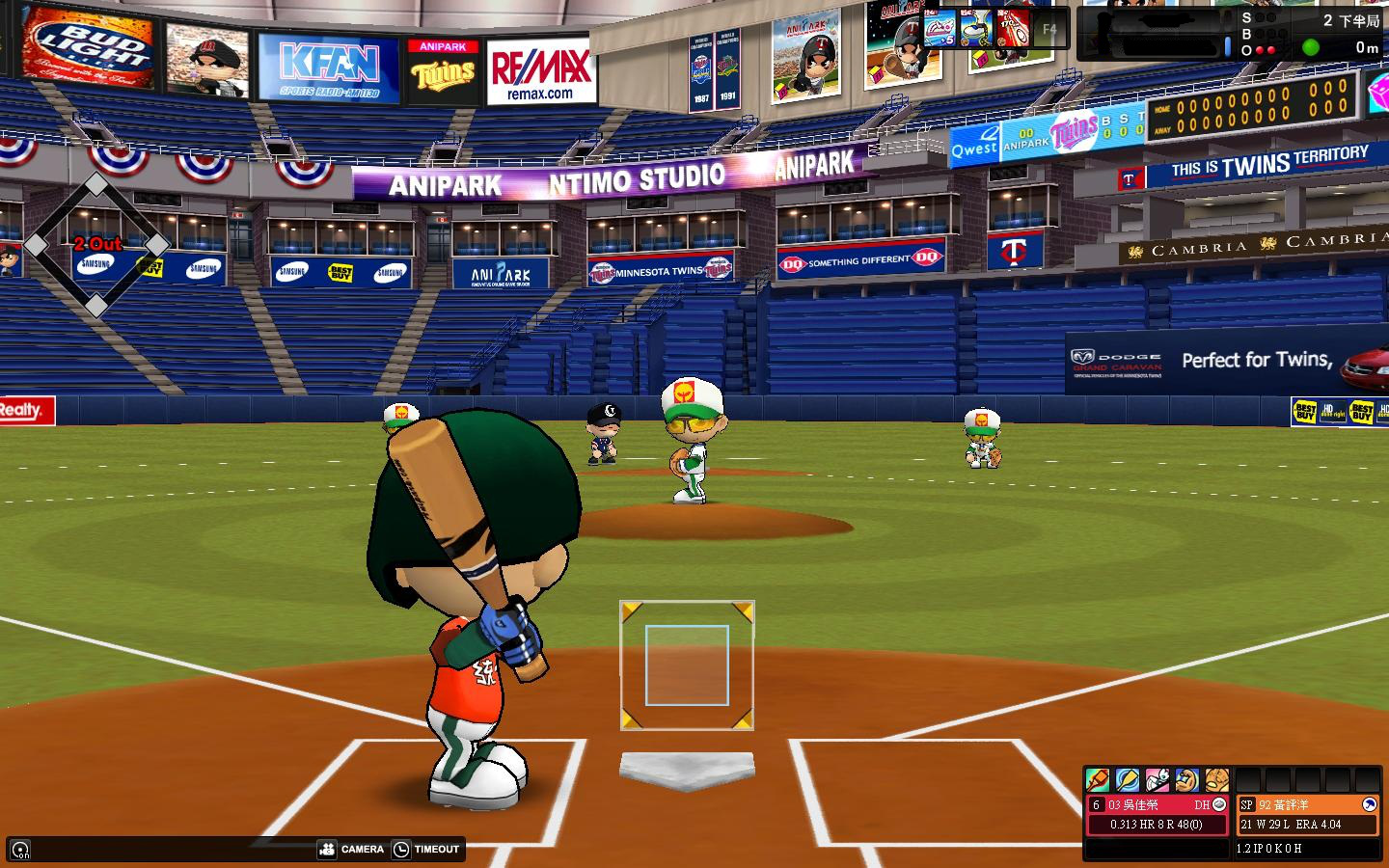Click the base diamond runner indicator
Viewport: 1389px width, 868px height.
pyautogui.click(x=96, y=244)
